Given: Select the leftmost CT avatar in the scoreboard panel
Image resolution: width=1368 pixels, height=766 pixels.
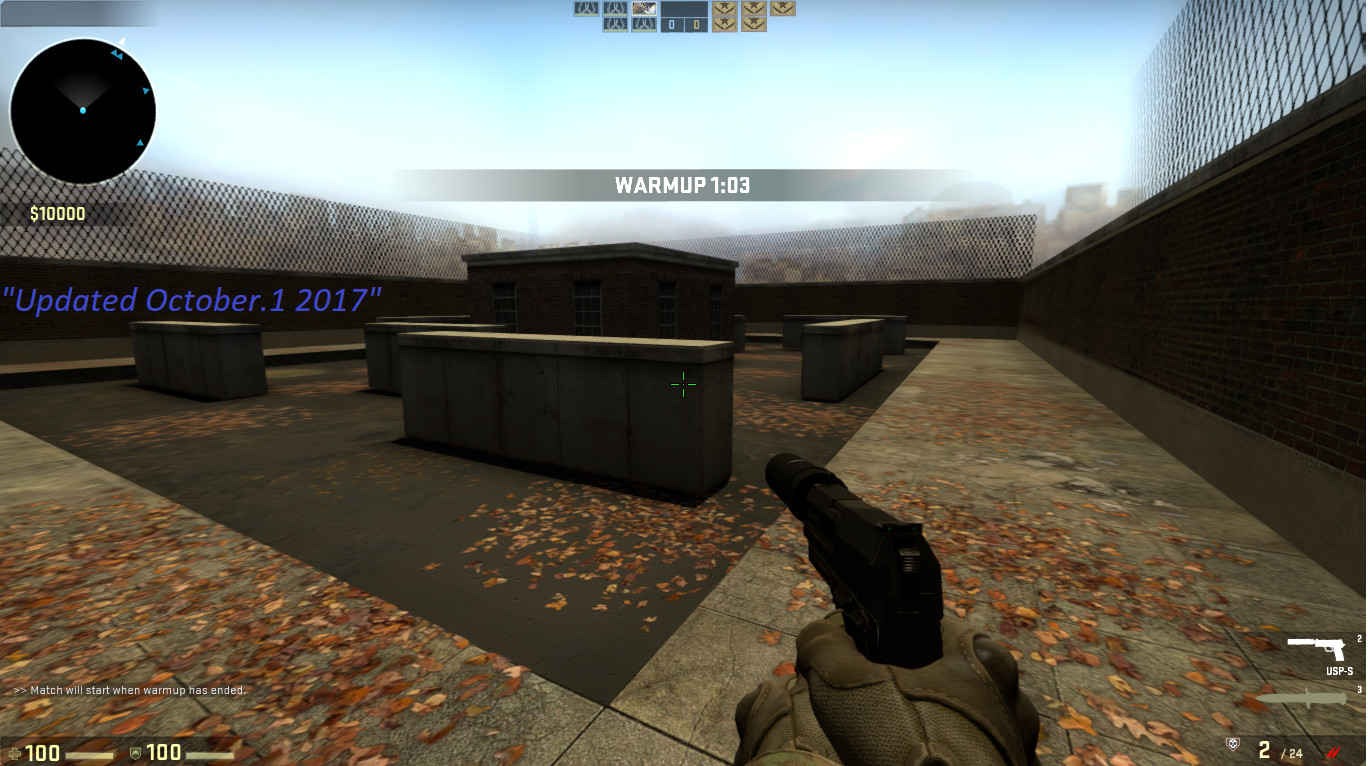Looking at the screenshot, I should coord(586,9).
